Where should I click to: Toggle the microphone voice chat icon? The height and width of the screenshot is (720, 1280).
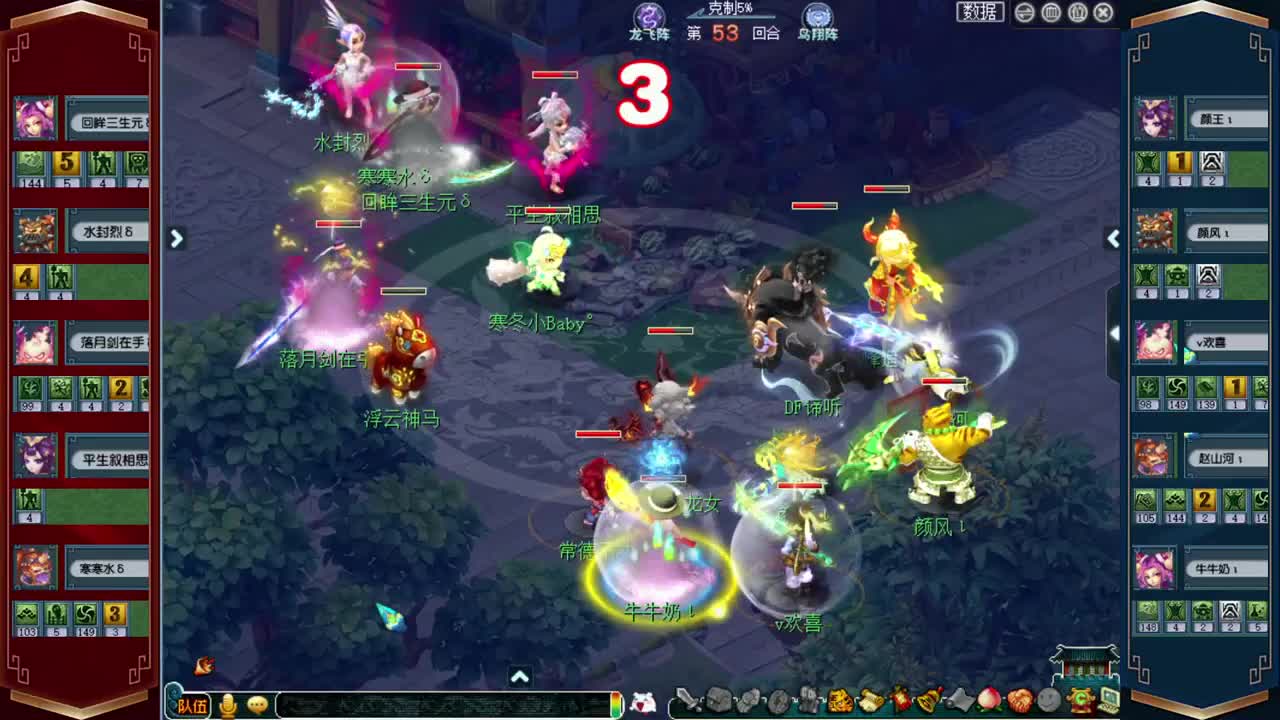tap(227, 705)
